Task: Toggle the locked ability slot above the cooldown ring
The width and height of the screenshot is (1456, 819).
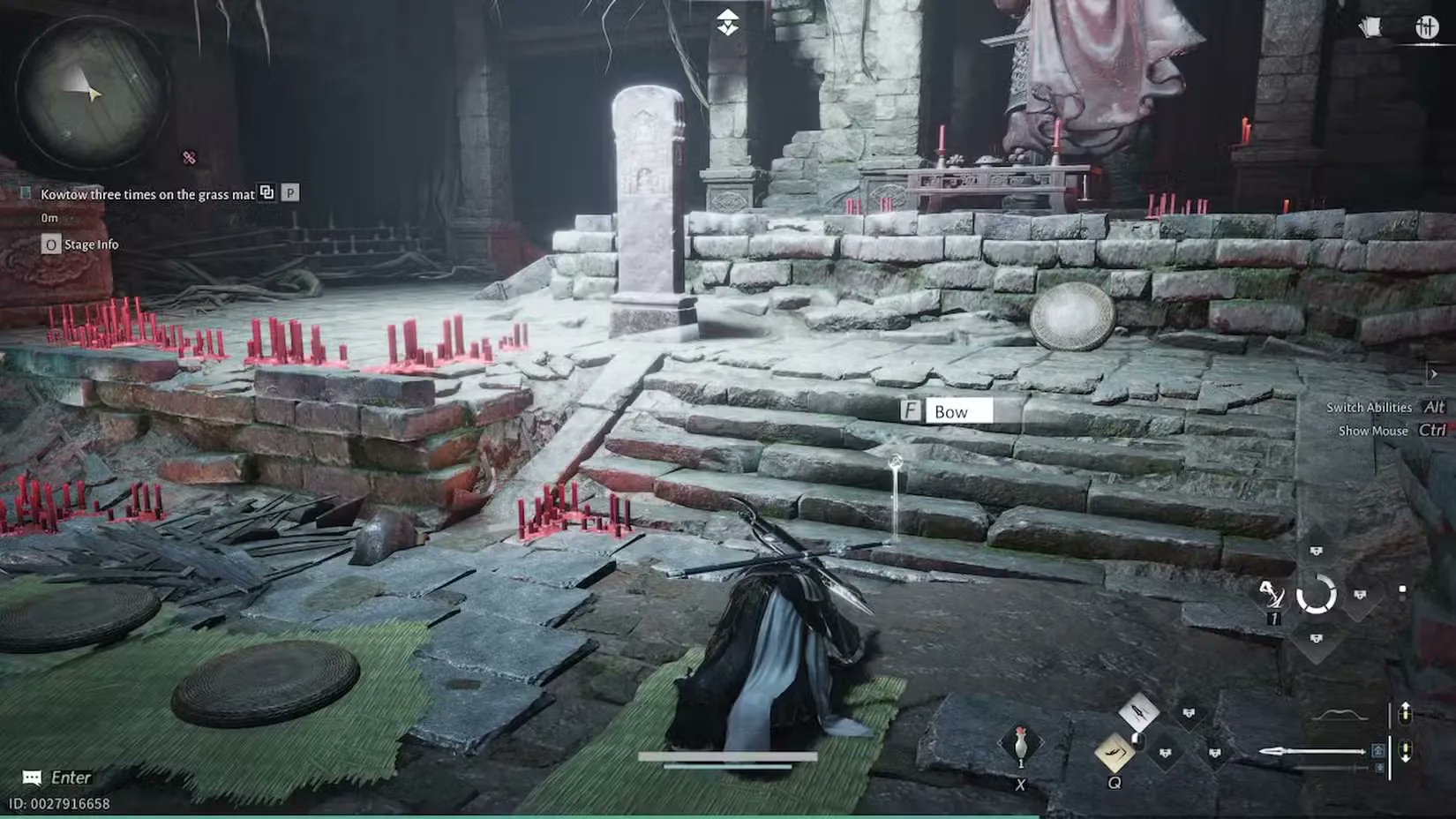Action: (x=1315, y=552)
